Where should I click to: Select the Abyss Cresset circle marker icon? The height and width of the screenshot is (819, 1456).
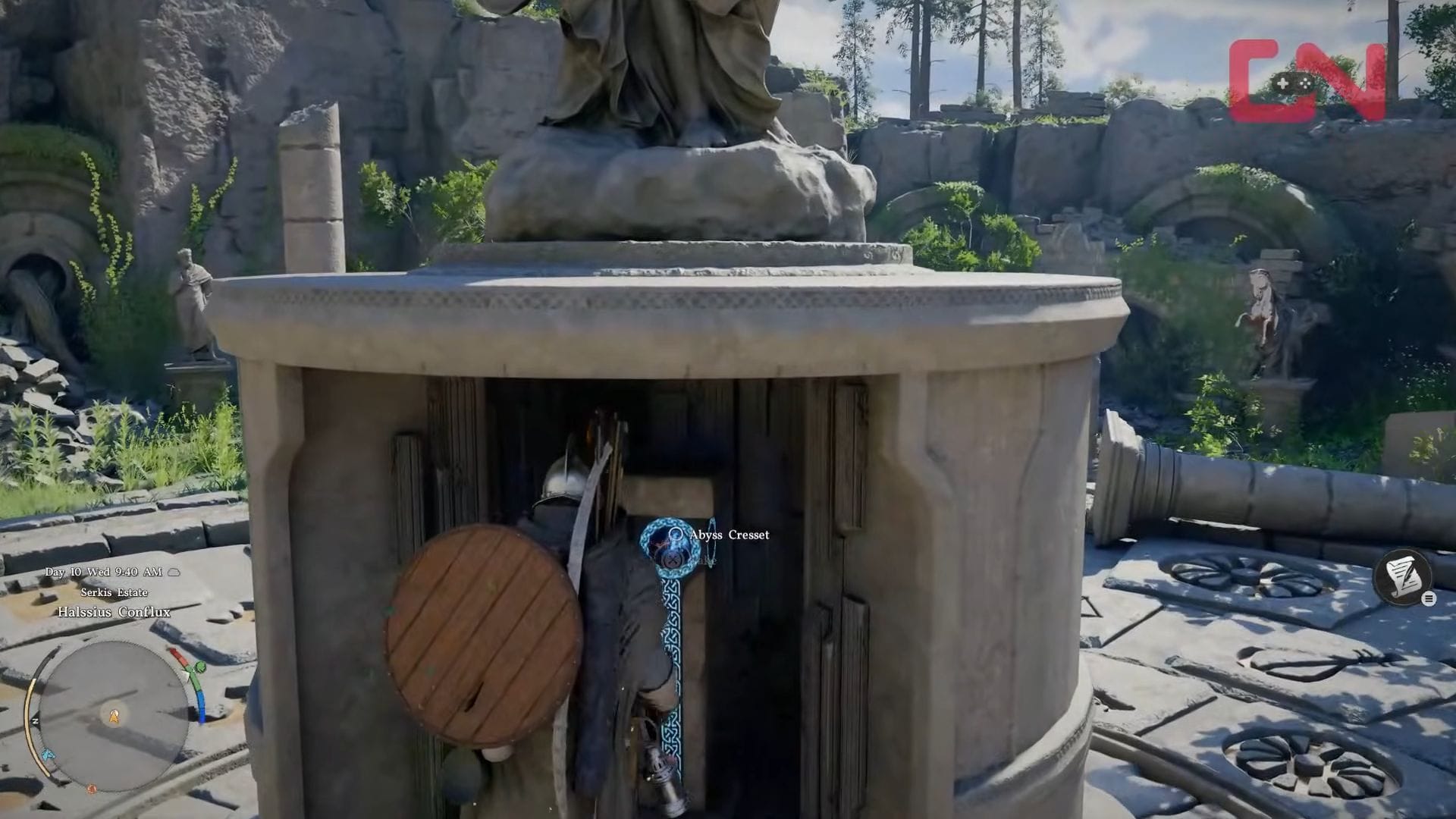676,534
